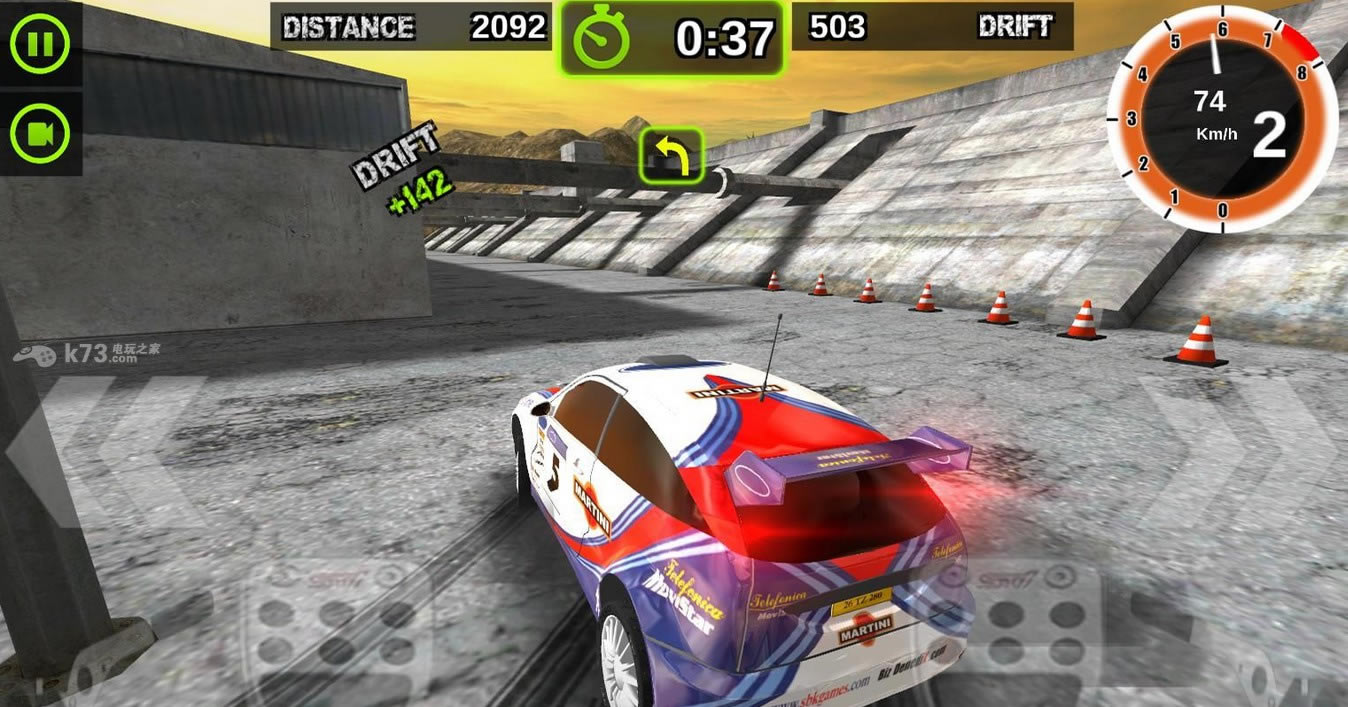
Task: Steer the car left with the arrows
Action: pos(105,452)
